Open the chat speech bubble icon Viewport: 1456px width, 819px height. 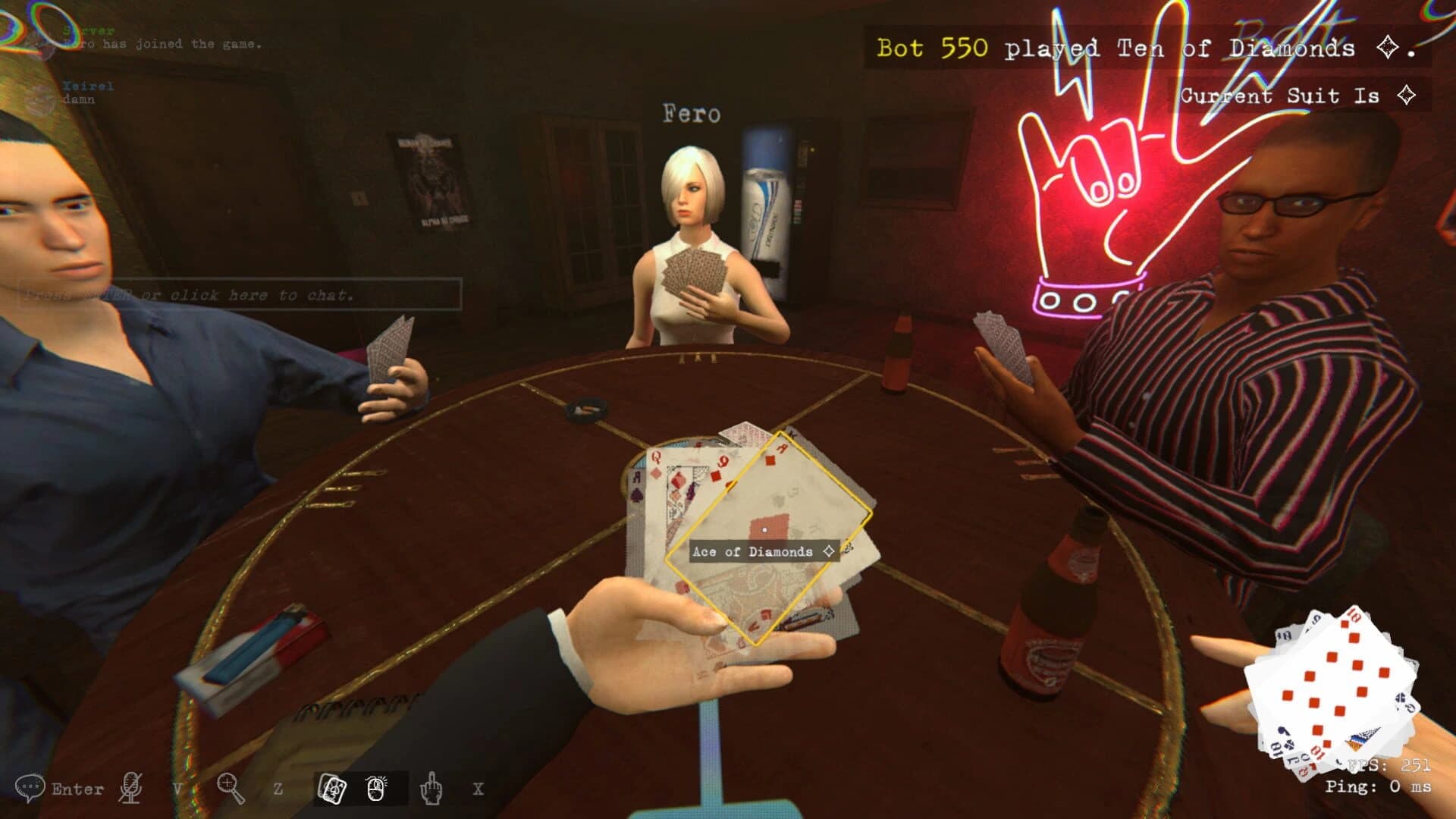pyautogui.click(x=30, y=787)
